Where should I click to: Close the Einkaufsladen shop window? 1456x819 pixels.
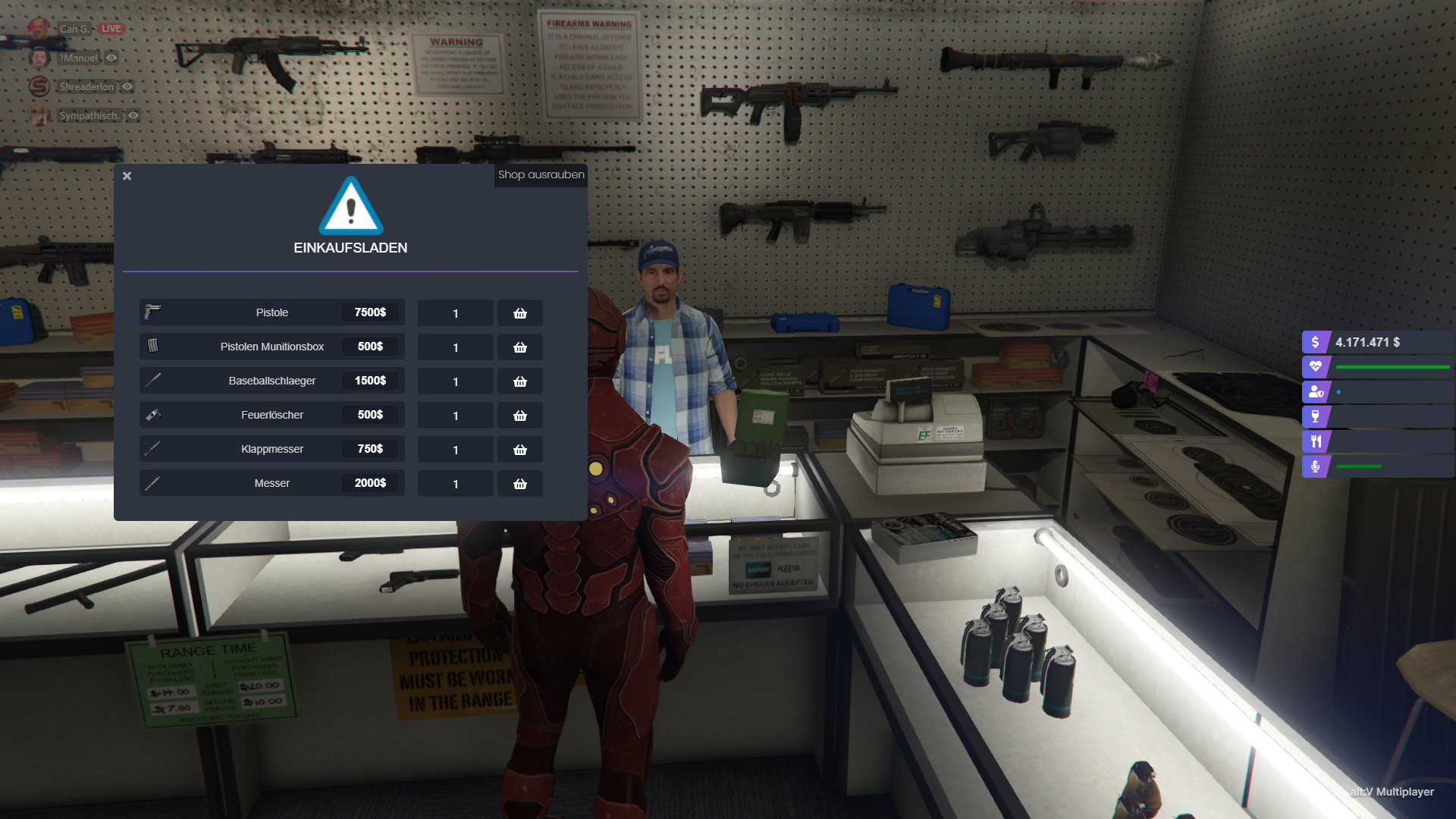(x=127, y=176)
